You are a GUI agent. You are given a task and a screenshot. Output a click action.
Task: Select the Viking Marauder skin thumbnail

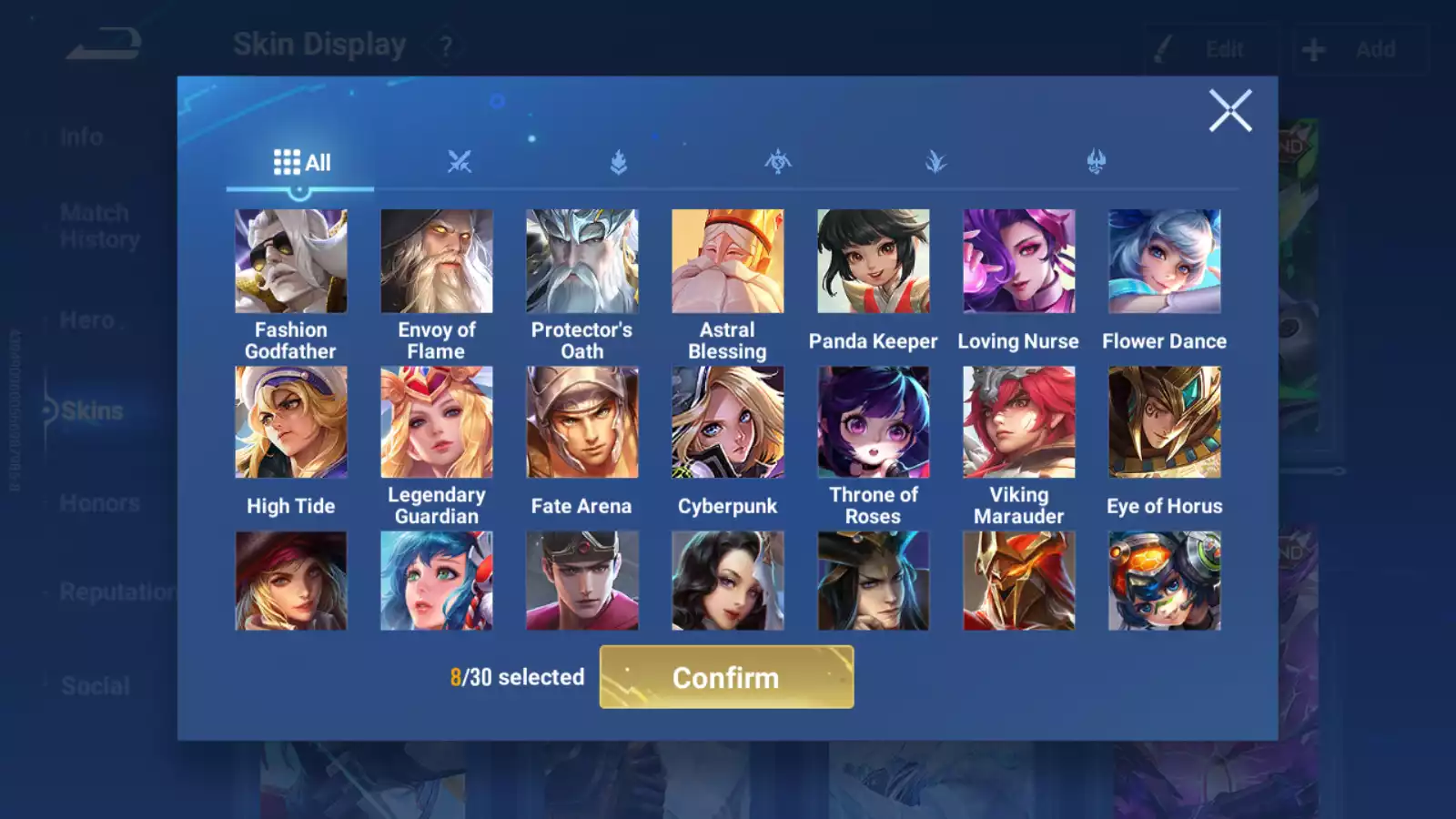[x=1018, y=420]
